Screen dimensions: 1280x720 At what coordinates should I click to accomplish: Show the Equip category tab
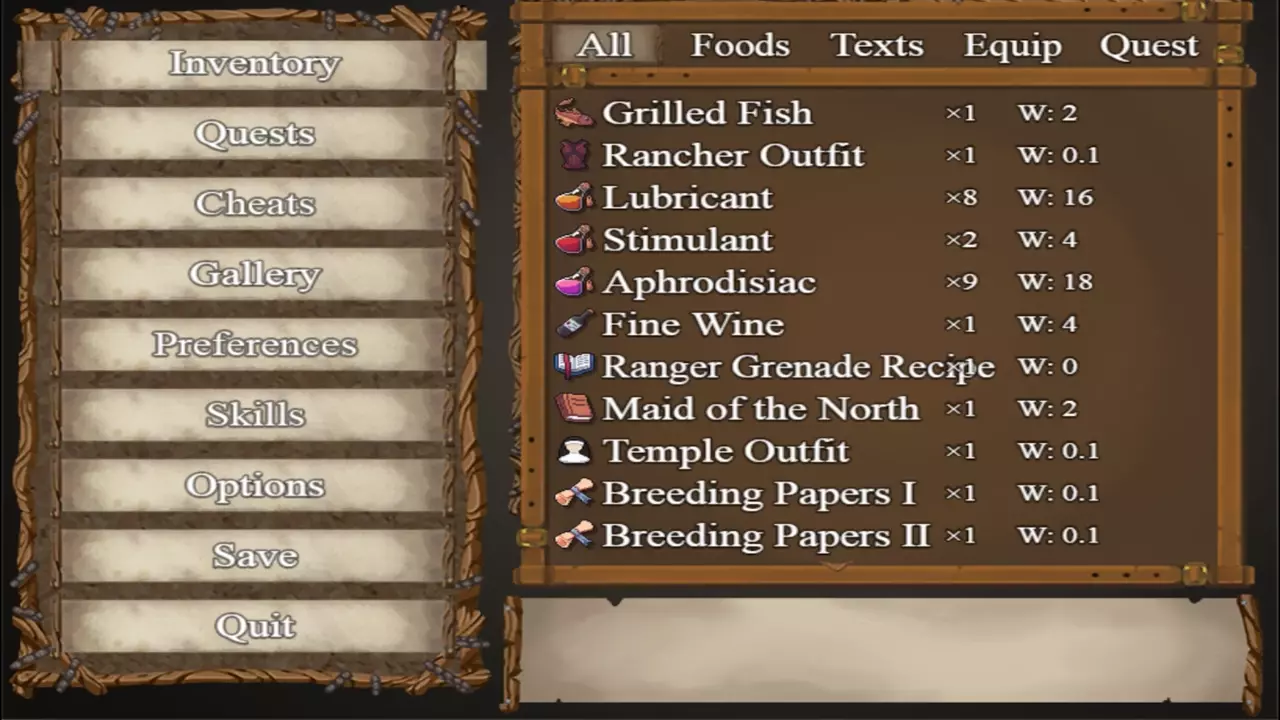[1012, 46]
